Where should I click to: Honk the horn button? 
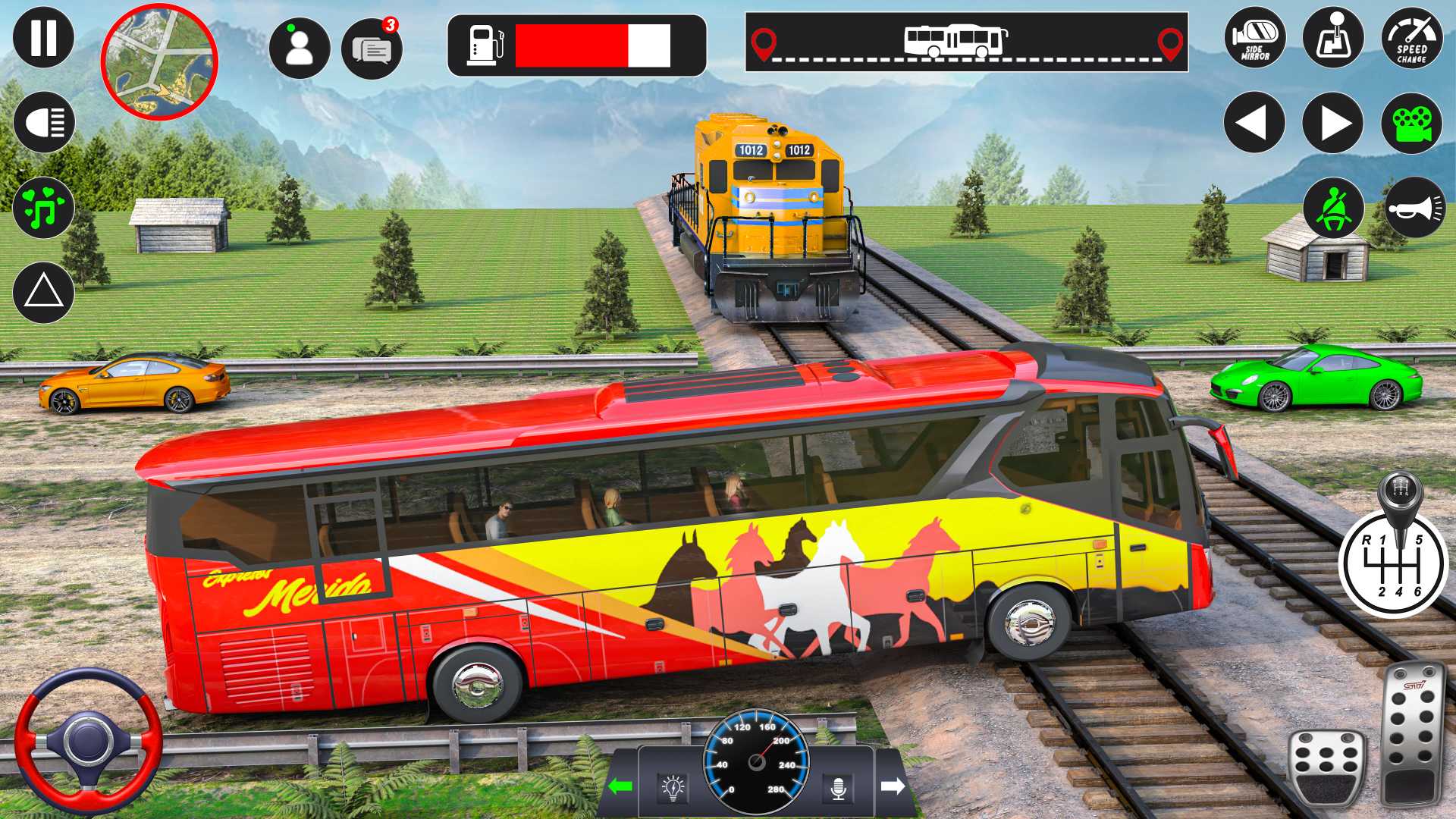(1415, 208)
